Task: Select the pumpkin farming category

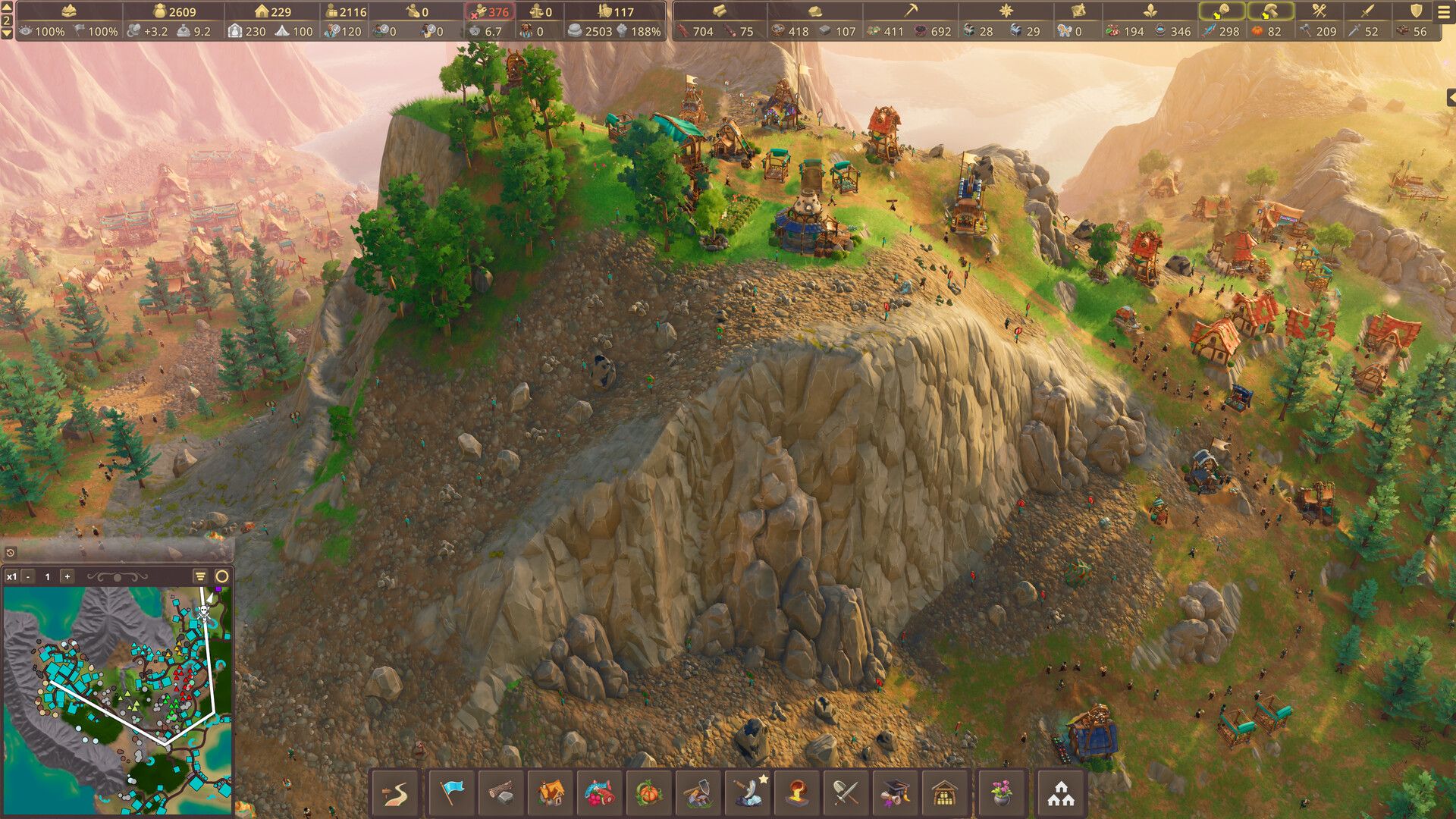Action: pyautogui.click(x=649, y=793)
